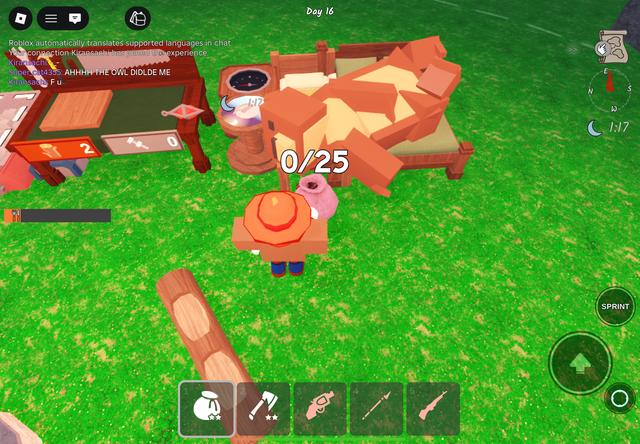Open the hamburger list menu
Viewport: 640px width, 444px height.
click(x=51, y=18)
